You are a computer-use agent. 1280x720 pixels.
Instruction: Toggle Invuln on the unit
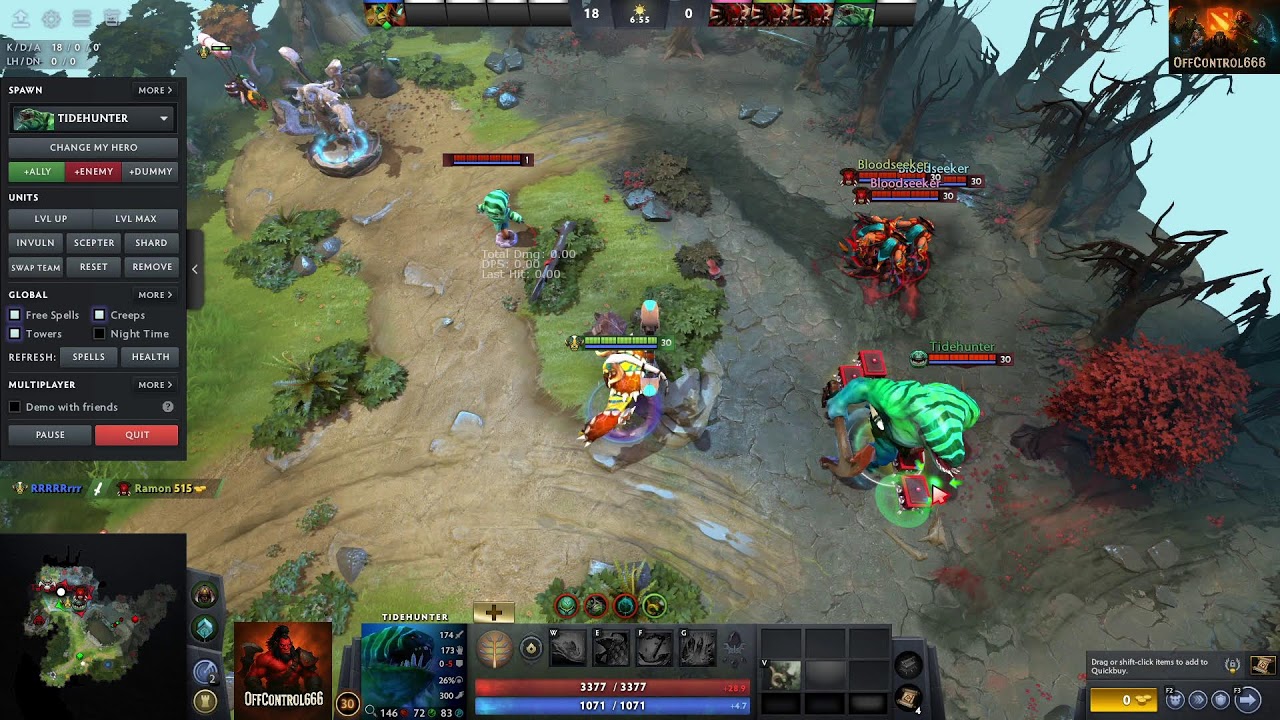click(35, 242)
